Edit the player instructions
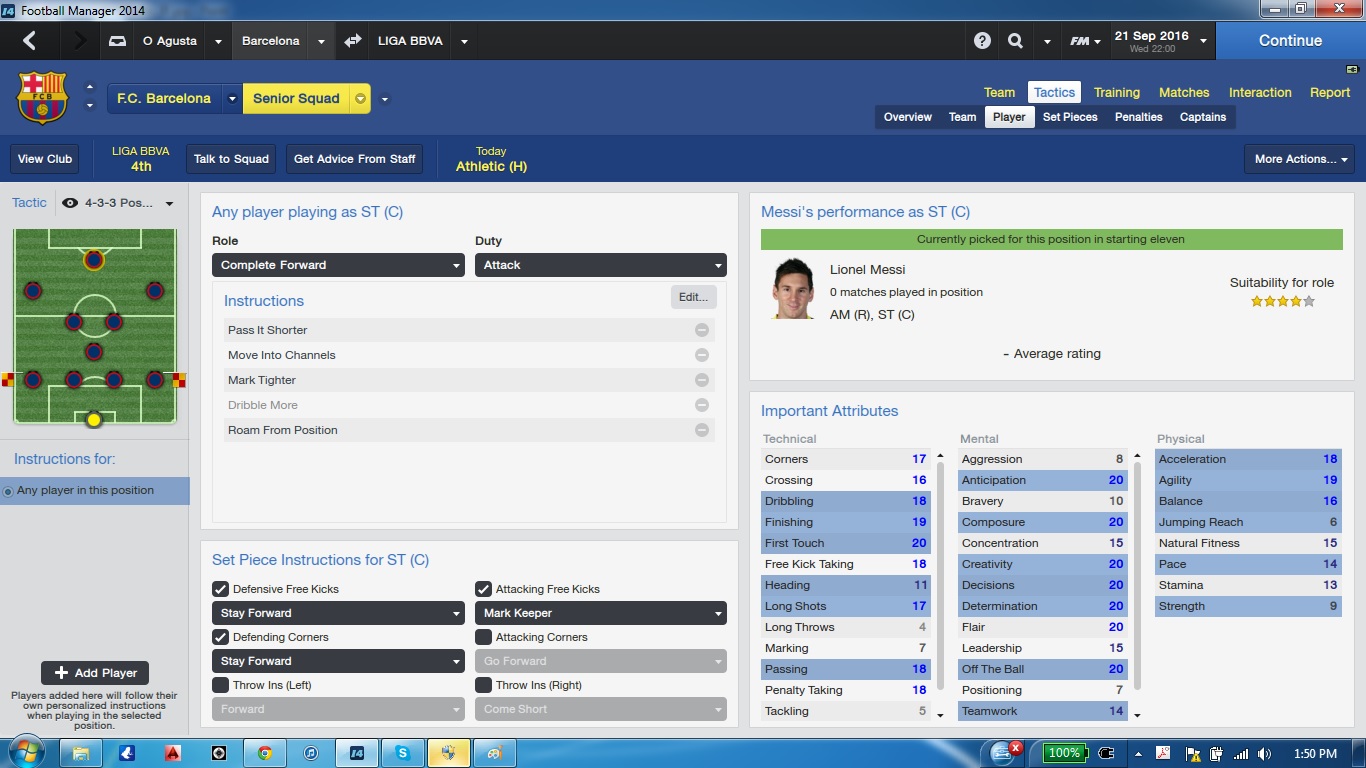Screen dimensions: 1366x768 pos(693,297)
